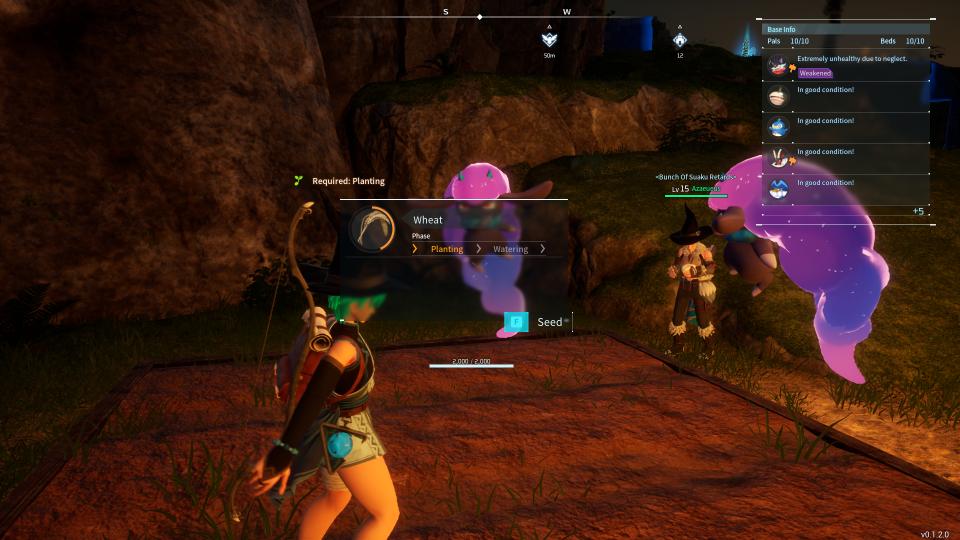
Task: Select the Weakened pal row in Base Info
Action: pyautogui.click(x=846, y=65)
